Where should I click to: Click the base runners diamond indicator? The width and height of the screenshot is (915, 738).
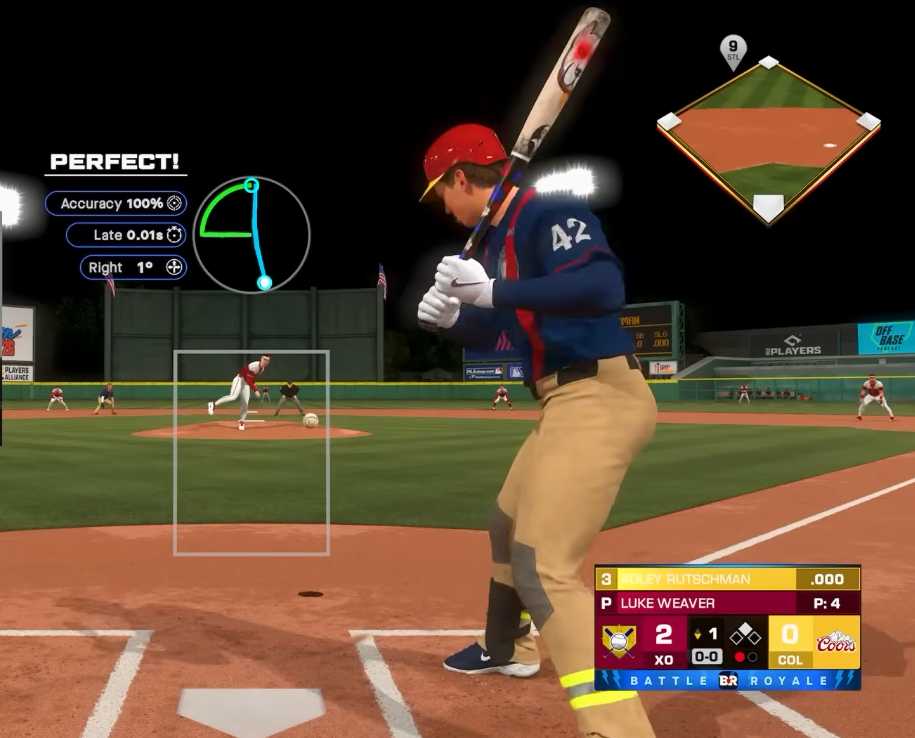click(x=744, y=634)
